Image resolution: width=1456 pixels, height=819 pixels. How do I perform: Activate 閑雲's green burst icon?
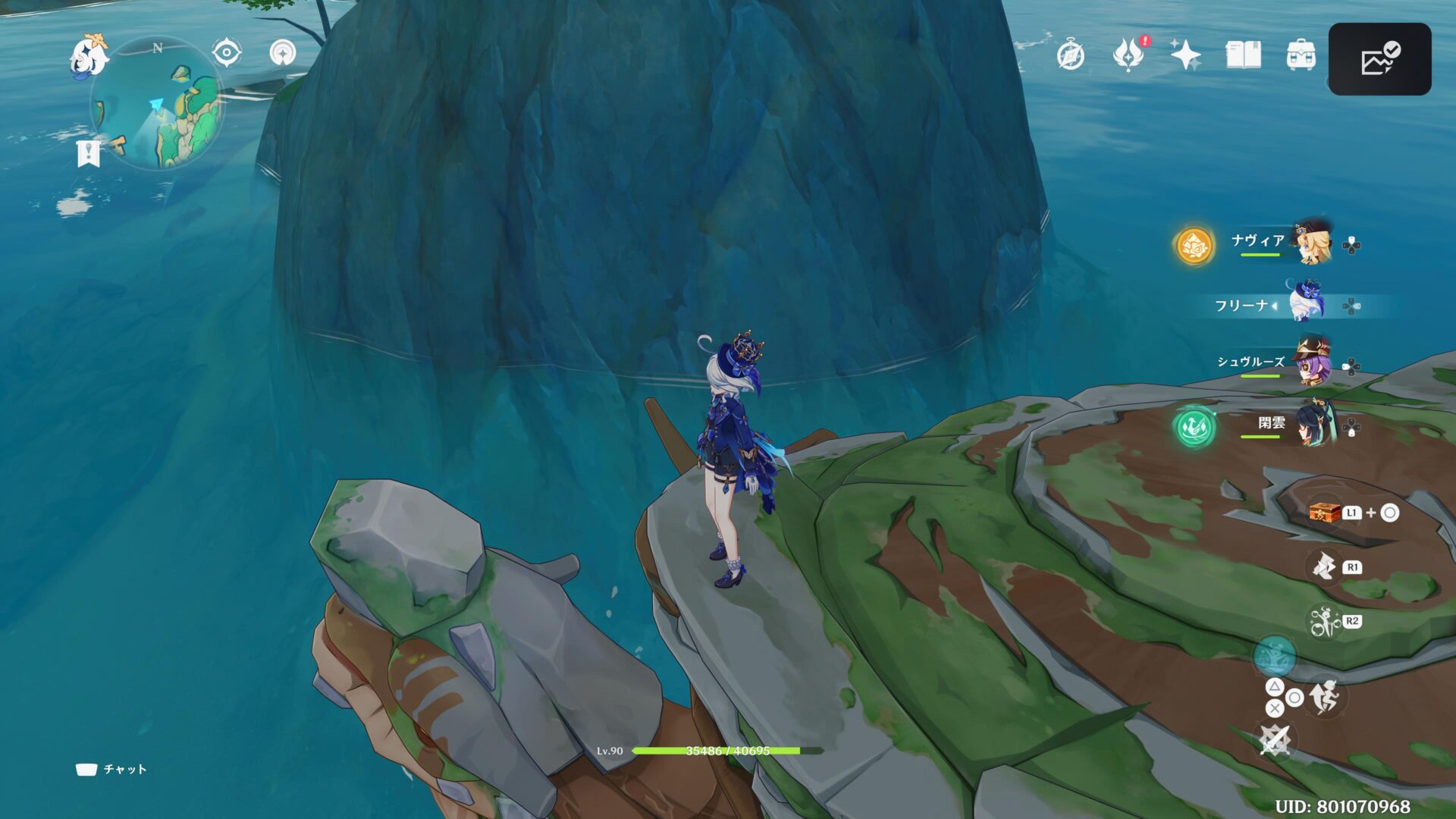click(1194, 426)
